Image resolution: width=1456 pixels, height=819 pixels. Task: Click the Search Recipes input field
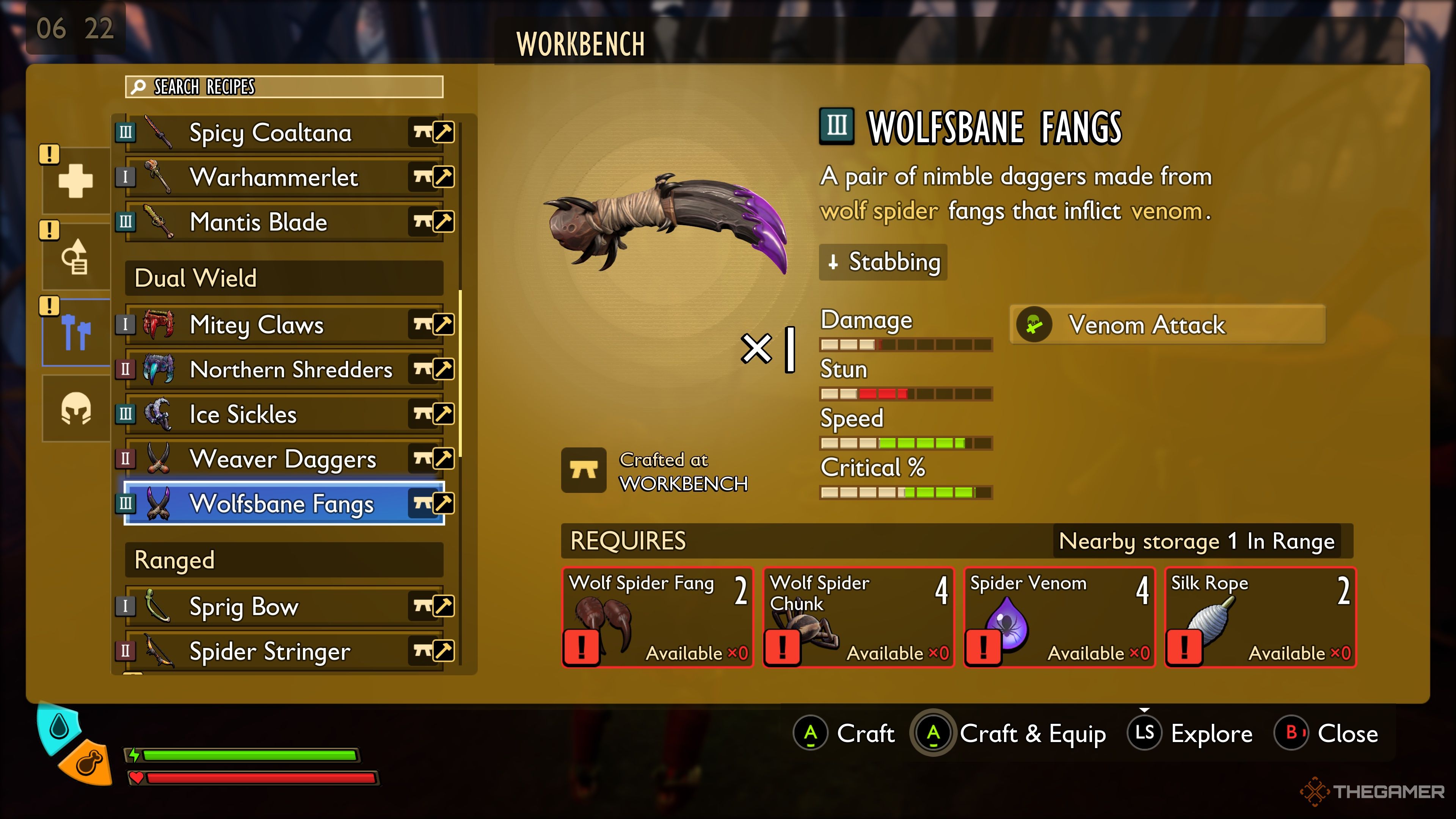click(x=282, y=87)
